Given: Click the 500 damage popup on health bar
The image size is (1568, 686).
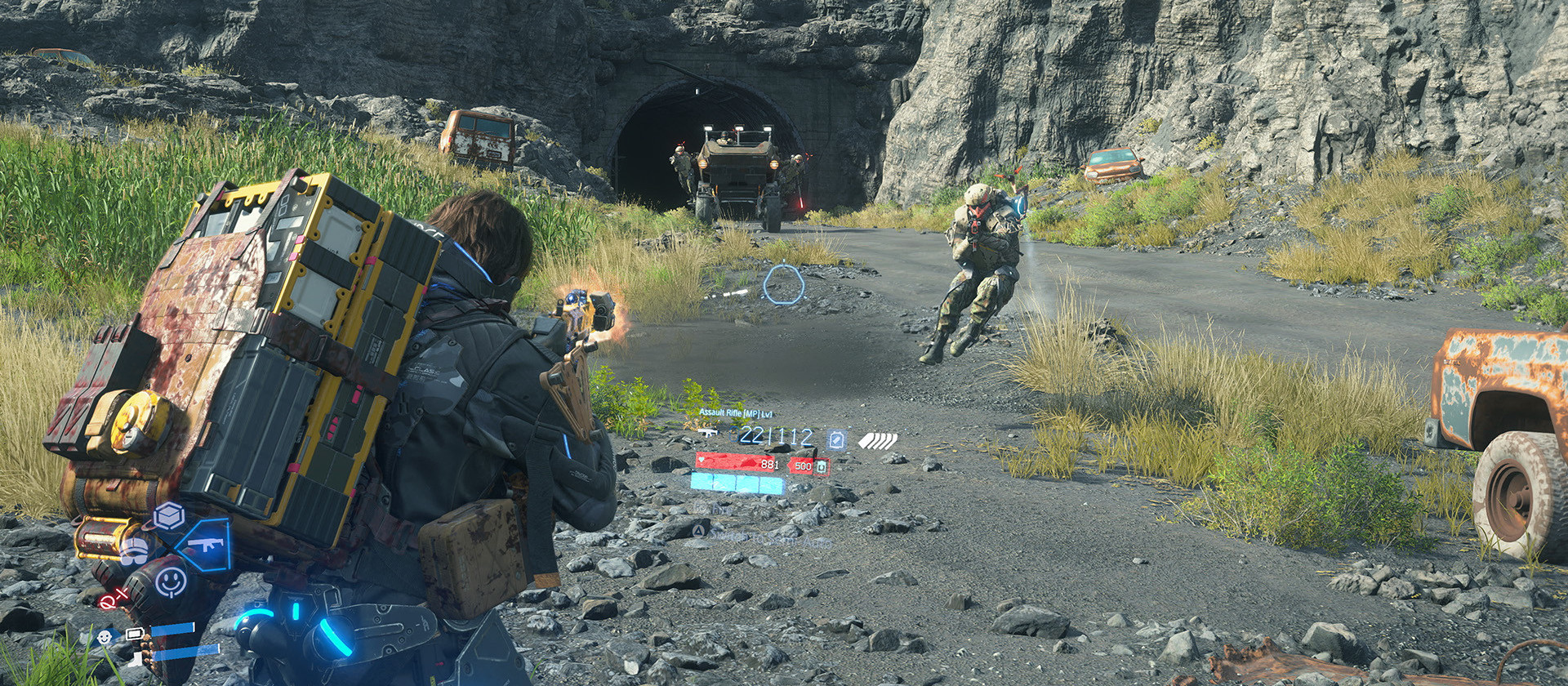Looking at the screenshot, I should 804,465.
